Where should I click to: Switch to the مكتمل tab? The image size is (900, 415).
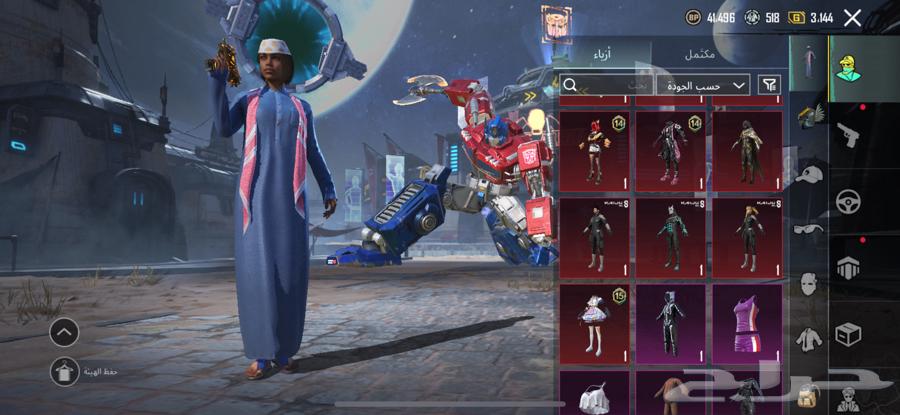point(699,54)
